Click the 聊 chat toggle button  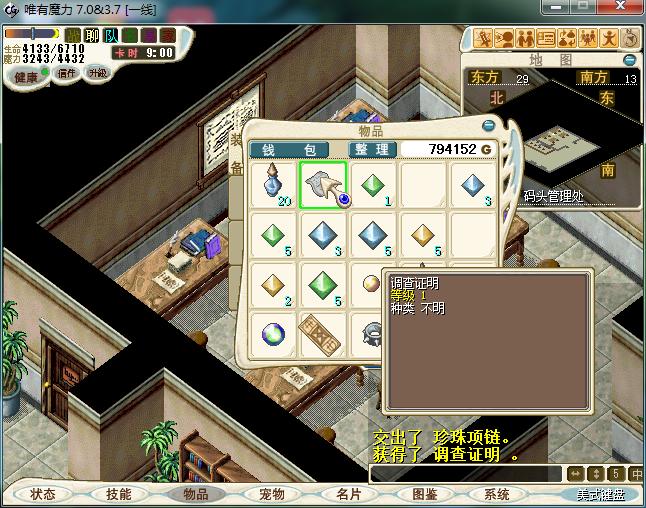click(92, 35)
